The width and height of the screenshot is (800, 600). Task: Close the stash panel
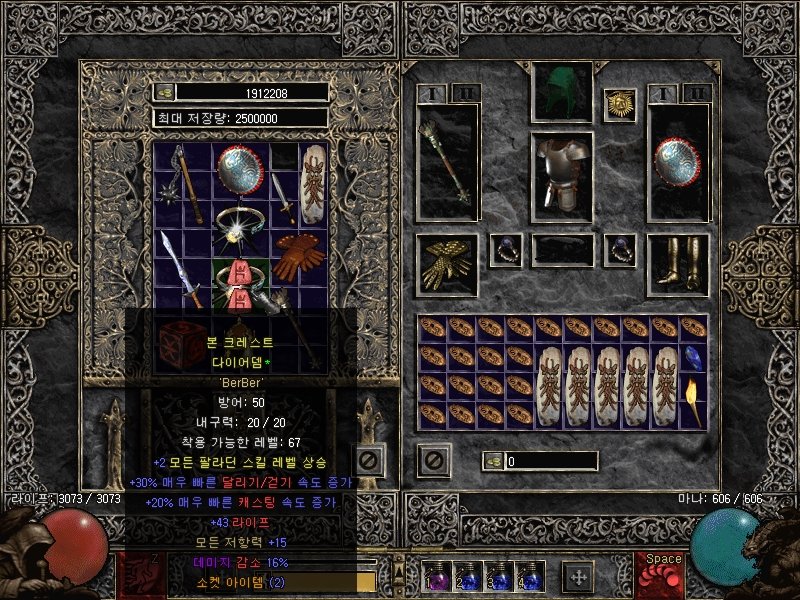click(x=368, y=459)
